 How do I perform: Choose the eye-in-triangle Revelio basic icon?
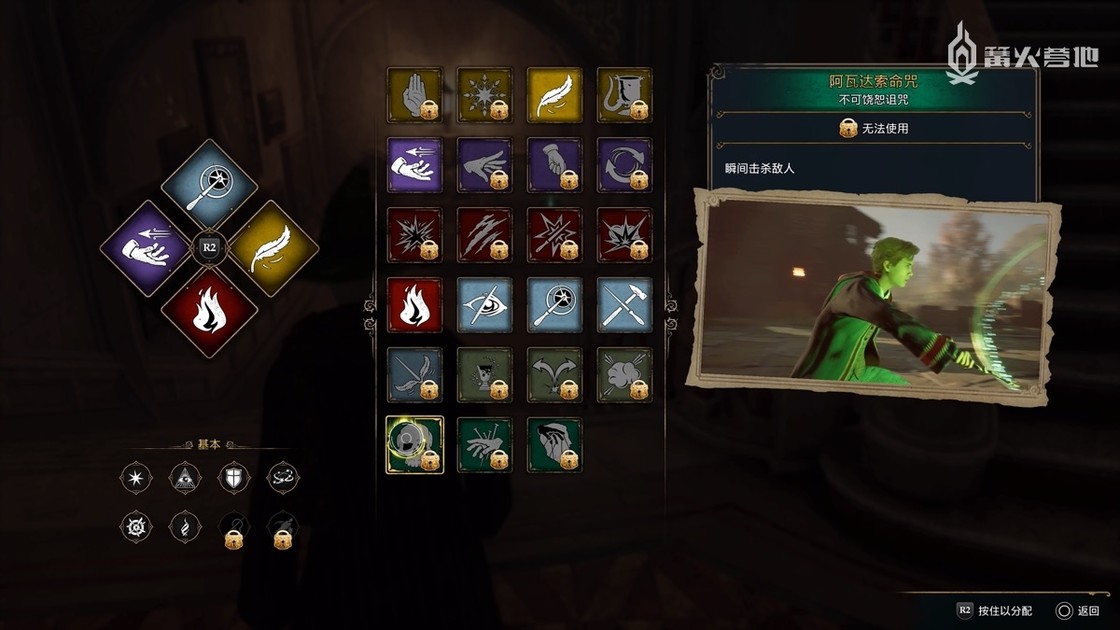pyautogui.click(x=183, y=477)
